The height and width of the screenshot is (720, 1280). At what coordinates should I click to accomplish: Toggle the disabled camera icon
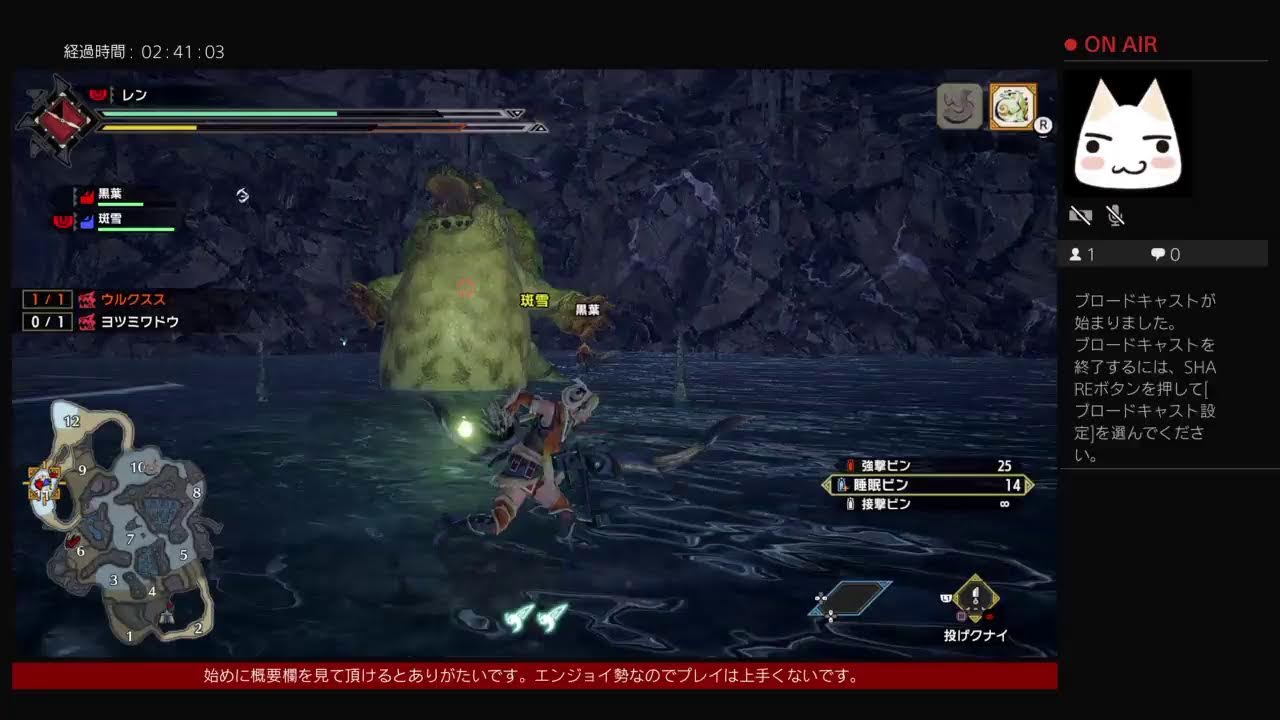click(x=1081, y=215)
